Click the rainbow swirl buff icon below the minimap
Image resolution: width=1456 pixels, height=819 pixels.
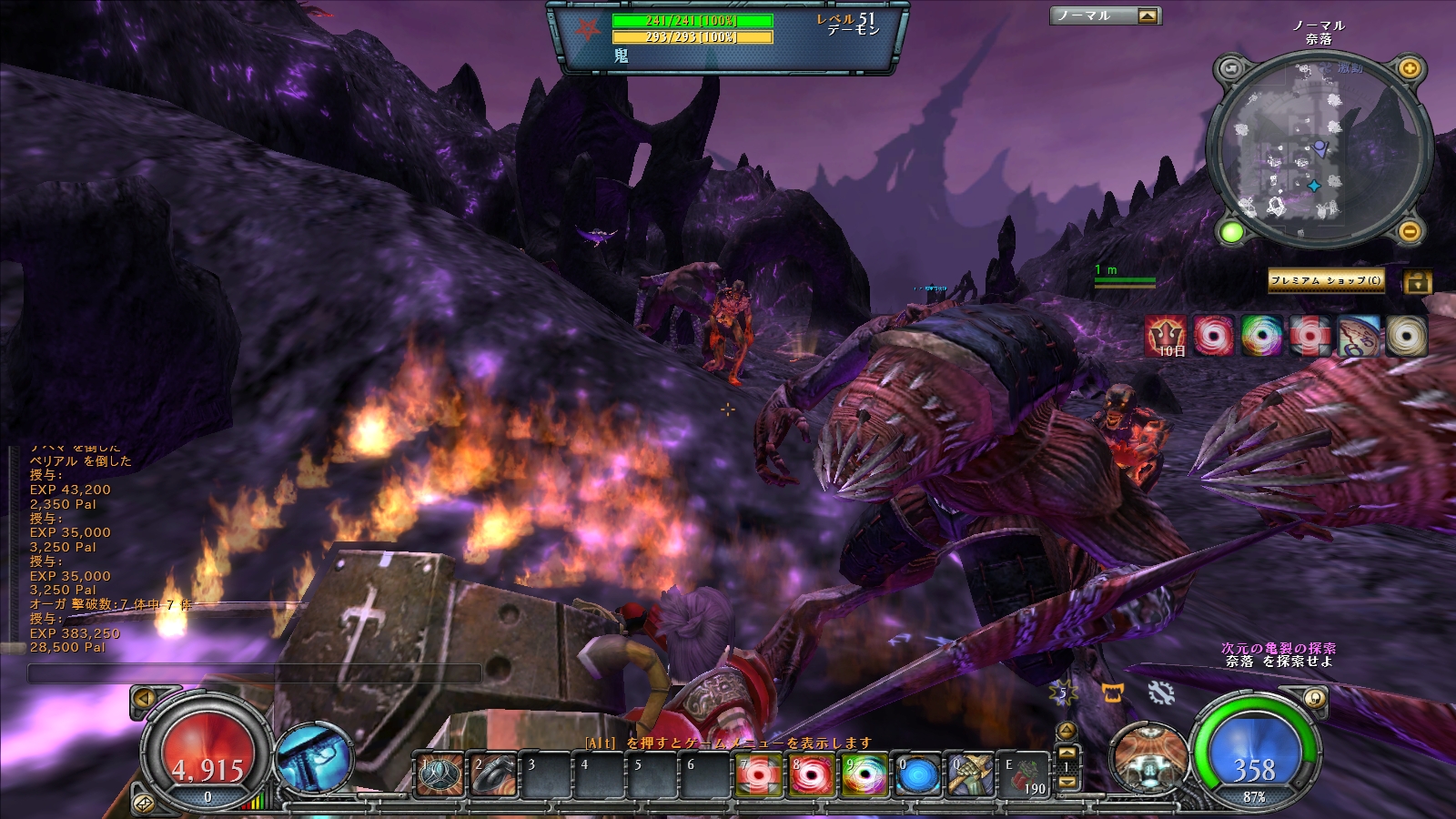tap(1261, 336)
